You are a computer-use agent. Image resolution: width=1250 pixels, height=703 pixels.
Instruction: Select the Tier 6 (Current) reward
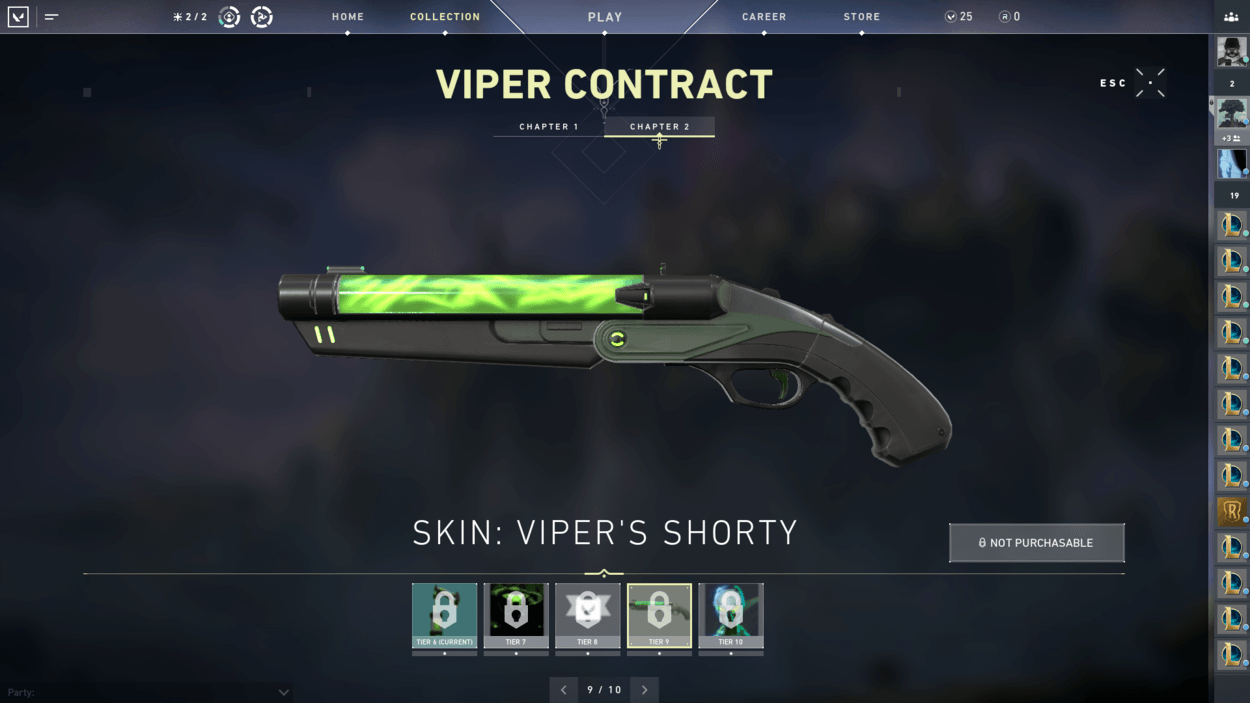[x=445, y=615]
